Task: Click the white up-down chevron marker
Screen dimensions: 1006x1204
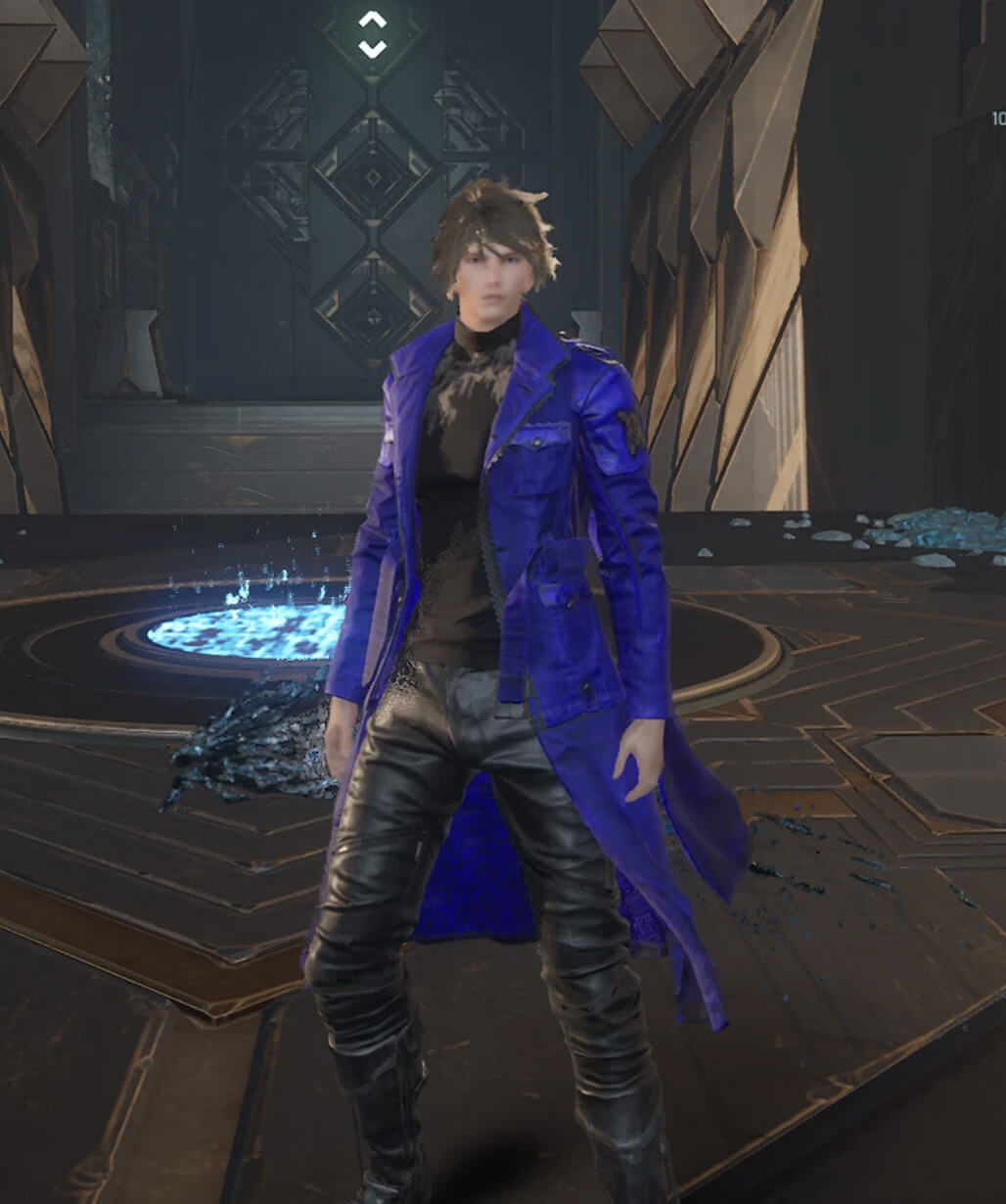Action: [x=372, y=34]
